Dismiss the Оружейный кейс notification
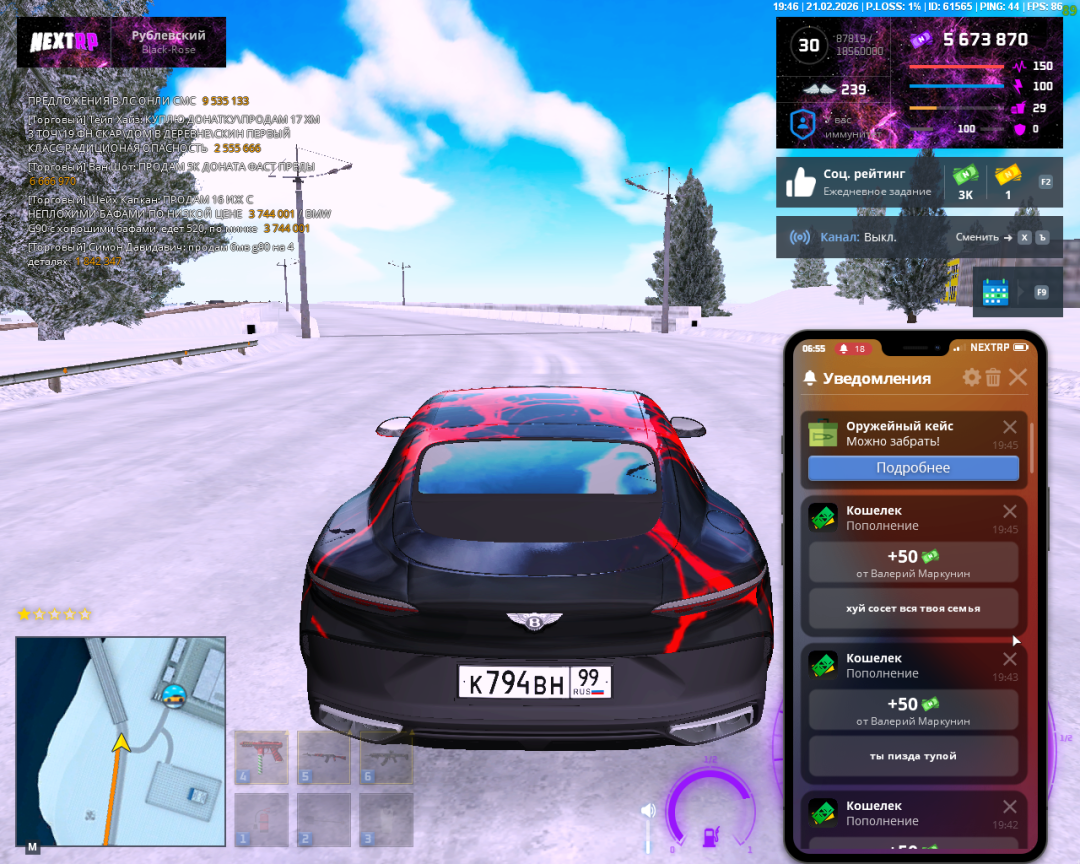Screen dimensions: 1080x864 pos(1010,427)
